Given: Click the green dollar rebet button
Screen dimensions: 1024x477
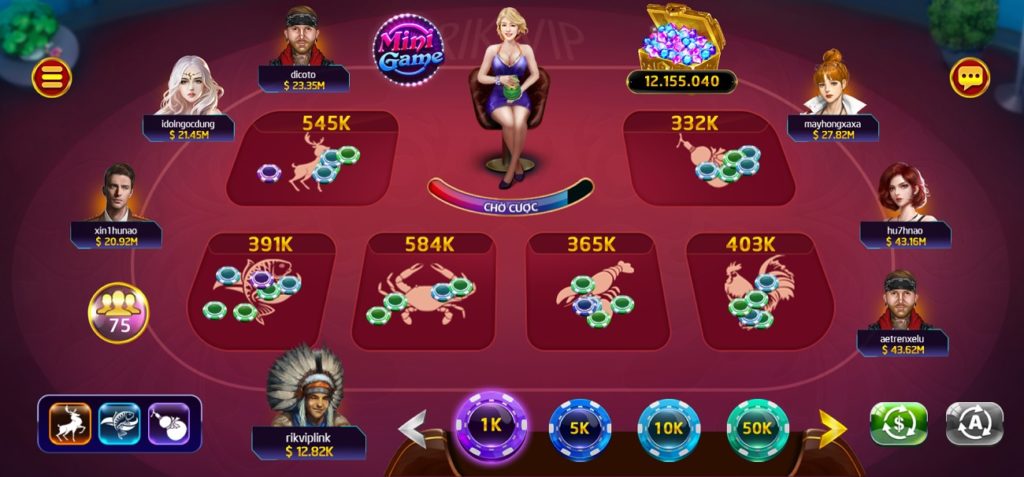Looking at the screenshot, I should (x=898, y=423).
